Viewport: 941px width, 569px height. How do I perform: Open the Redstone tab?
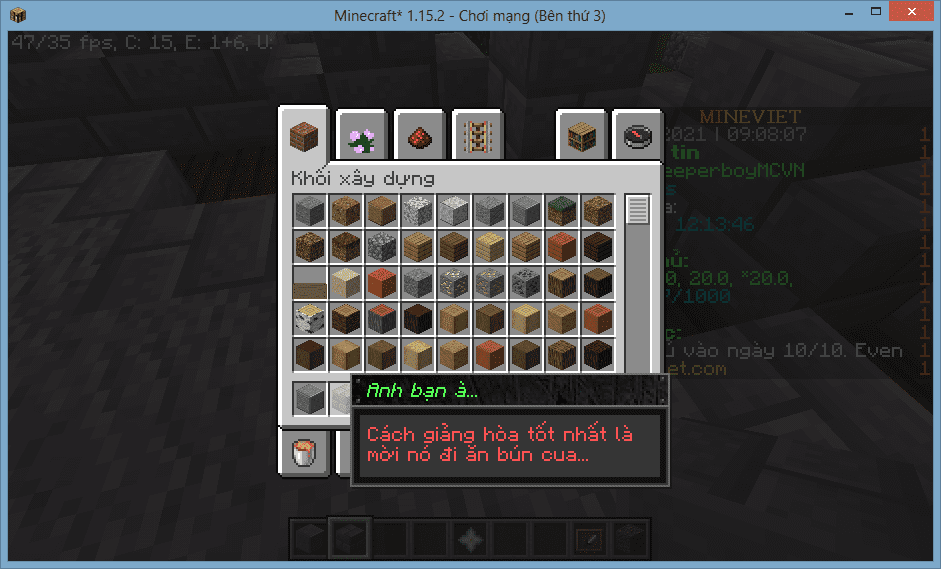pos(420,136)
